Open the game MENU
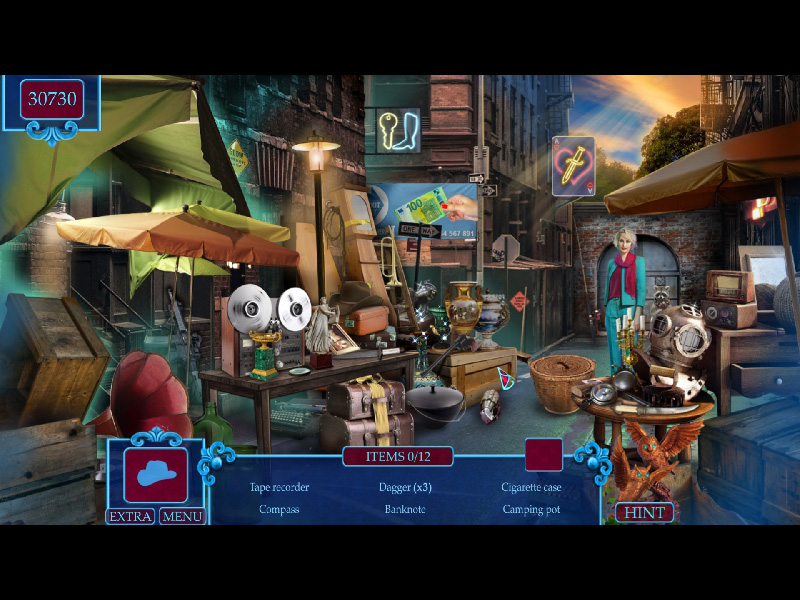 pos(181,516)
